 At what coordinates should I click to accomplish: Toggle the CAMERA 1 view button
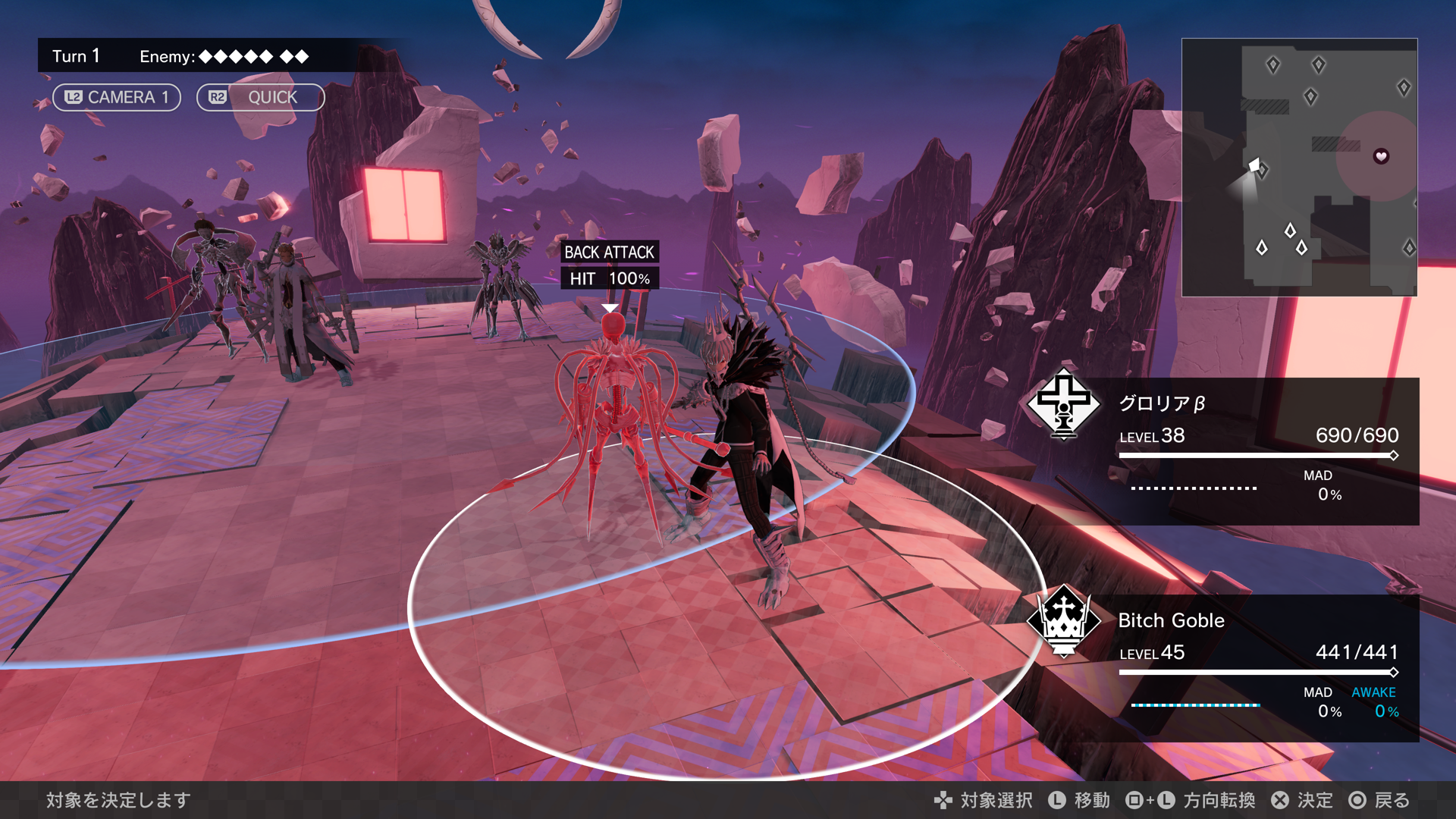pyautogui.click(x=116, y=97)
